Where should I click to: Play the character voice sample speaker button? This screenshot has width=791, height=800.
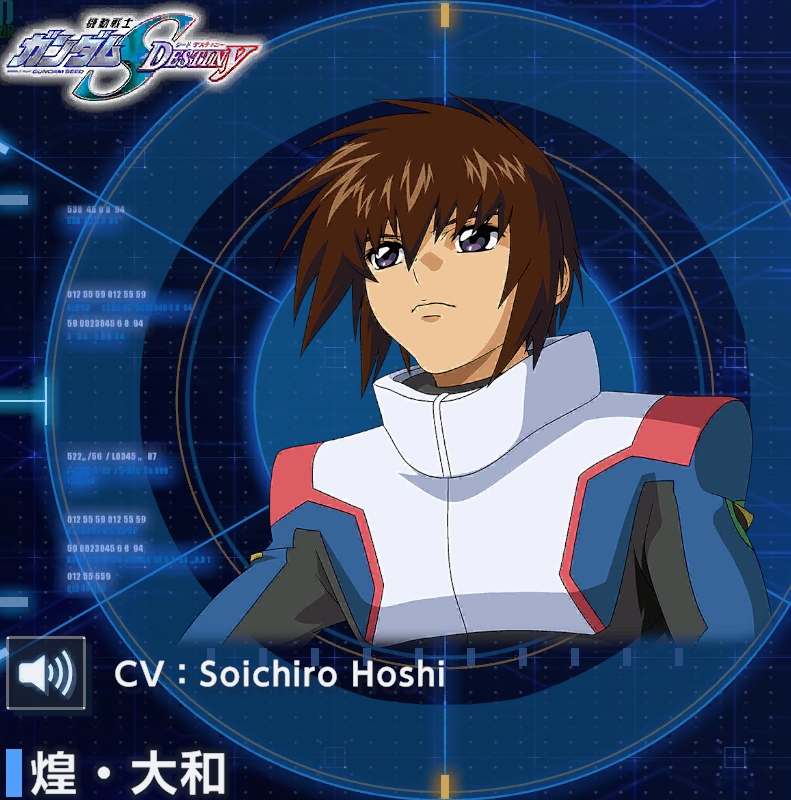click(46, 673)
